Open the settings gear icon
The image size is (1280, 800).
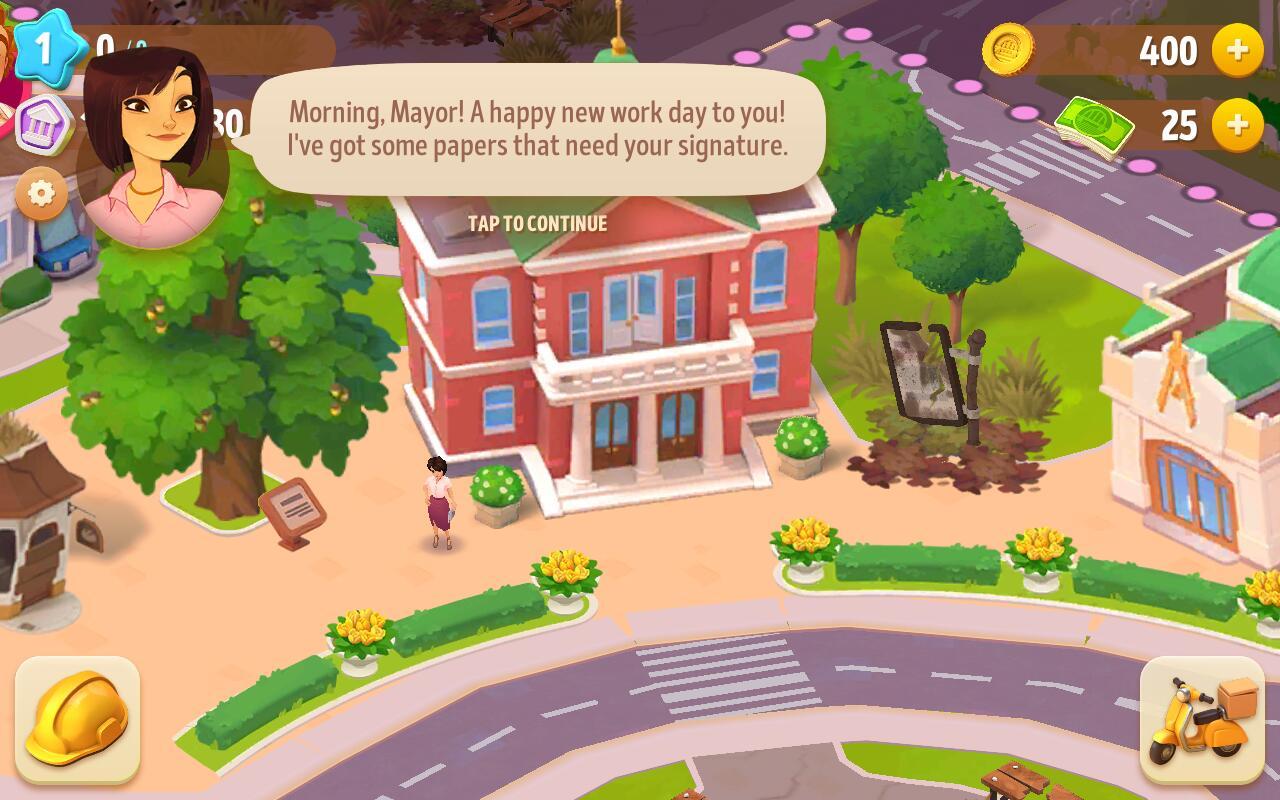[41, 193]
